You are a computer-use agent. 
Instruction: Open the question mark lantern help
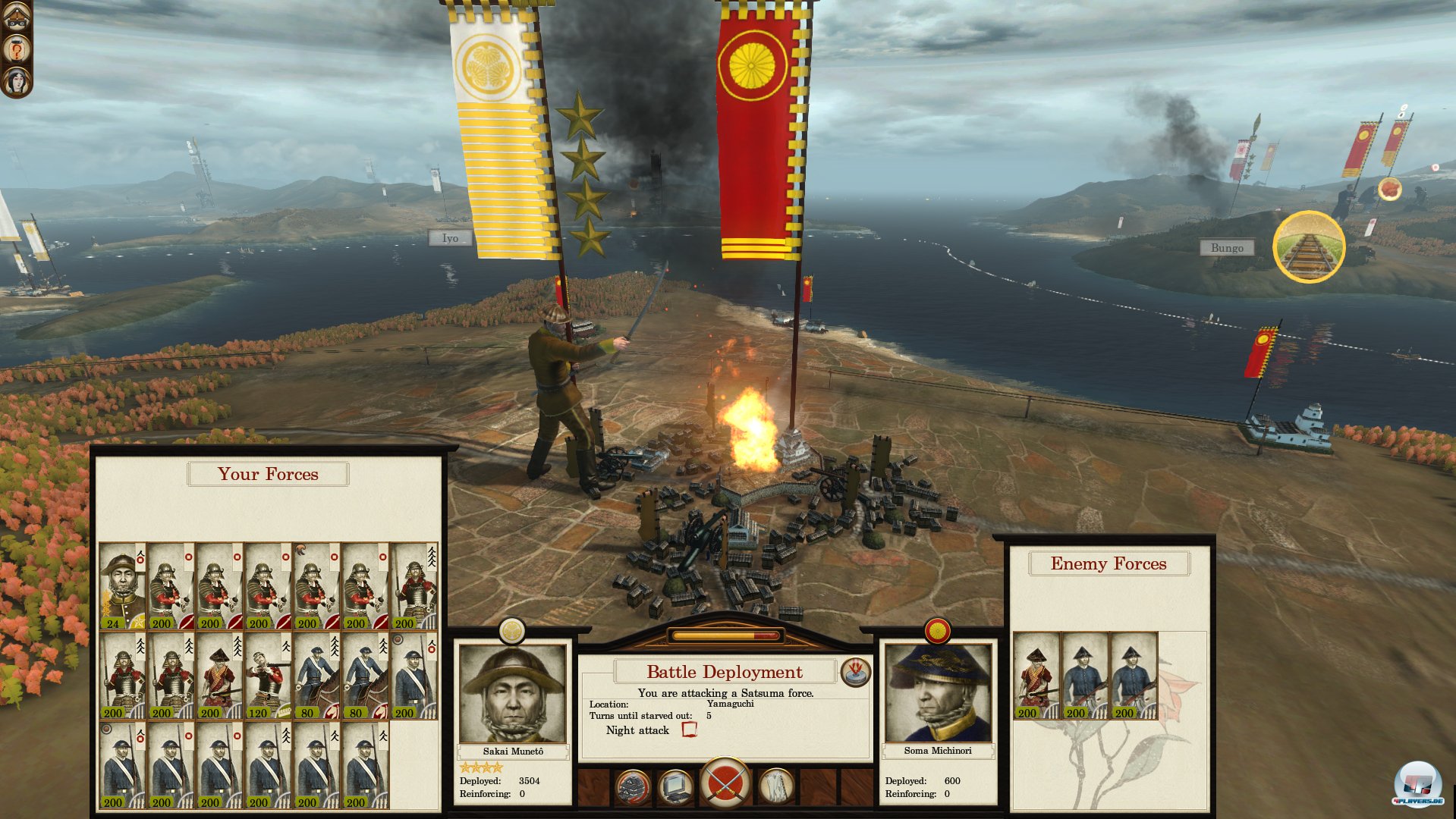point(16,49)
